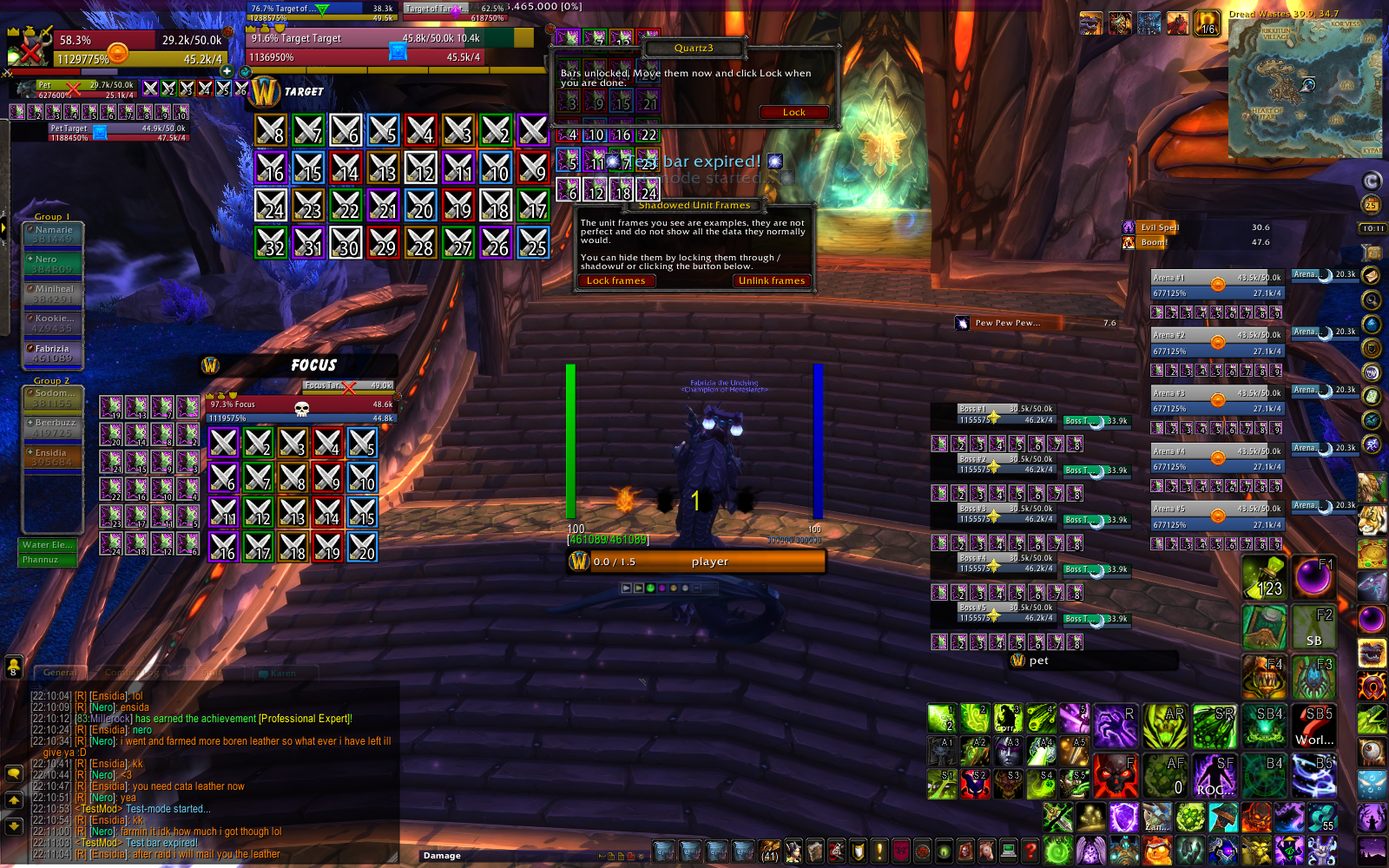Viewport: 1389px width, 868px height.
Task: Open the chat speech bubble menu
Action: (x=14, y=773)
